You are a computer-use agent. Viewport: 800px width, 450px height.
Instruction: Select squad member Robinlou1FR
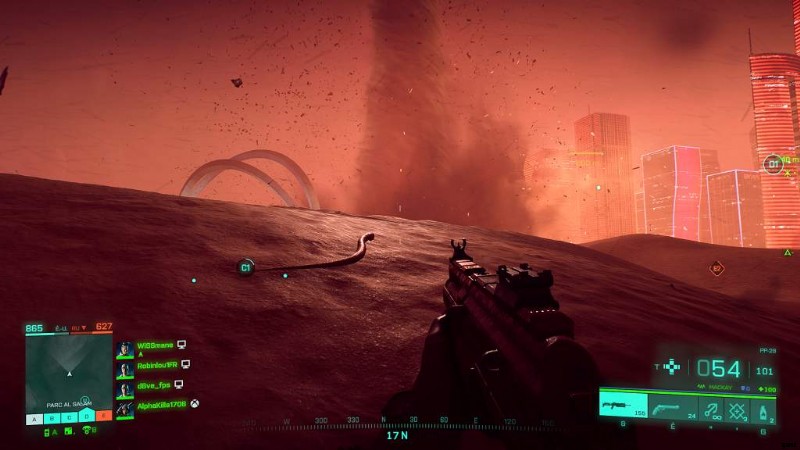click(x=154, y=366)
